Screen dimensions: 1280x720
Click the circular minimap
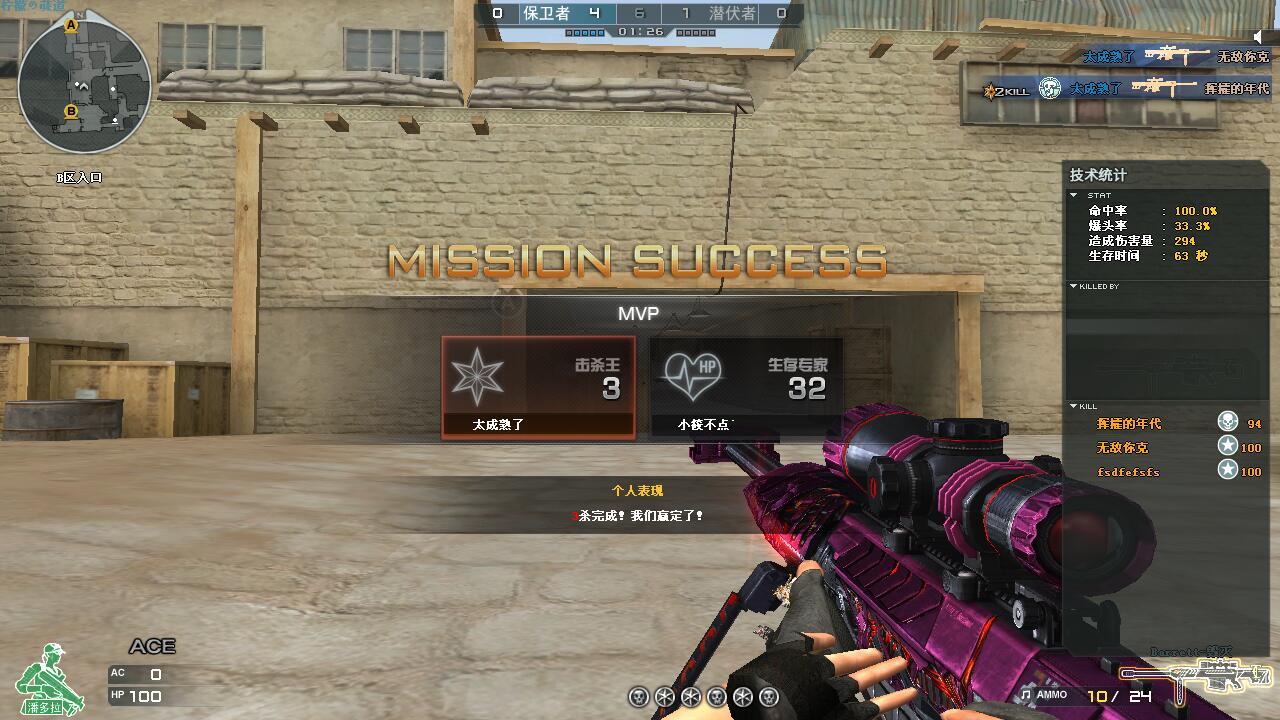(x=84, y=84)
